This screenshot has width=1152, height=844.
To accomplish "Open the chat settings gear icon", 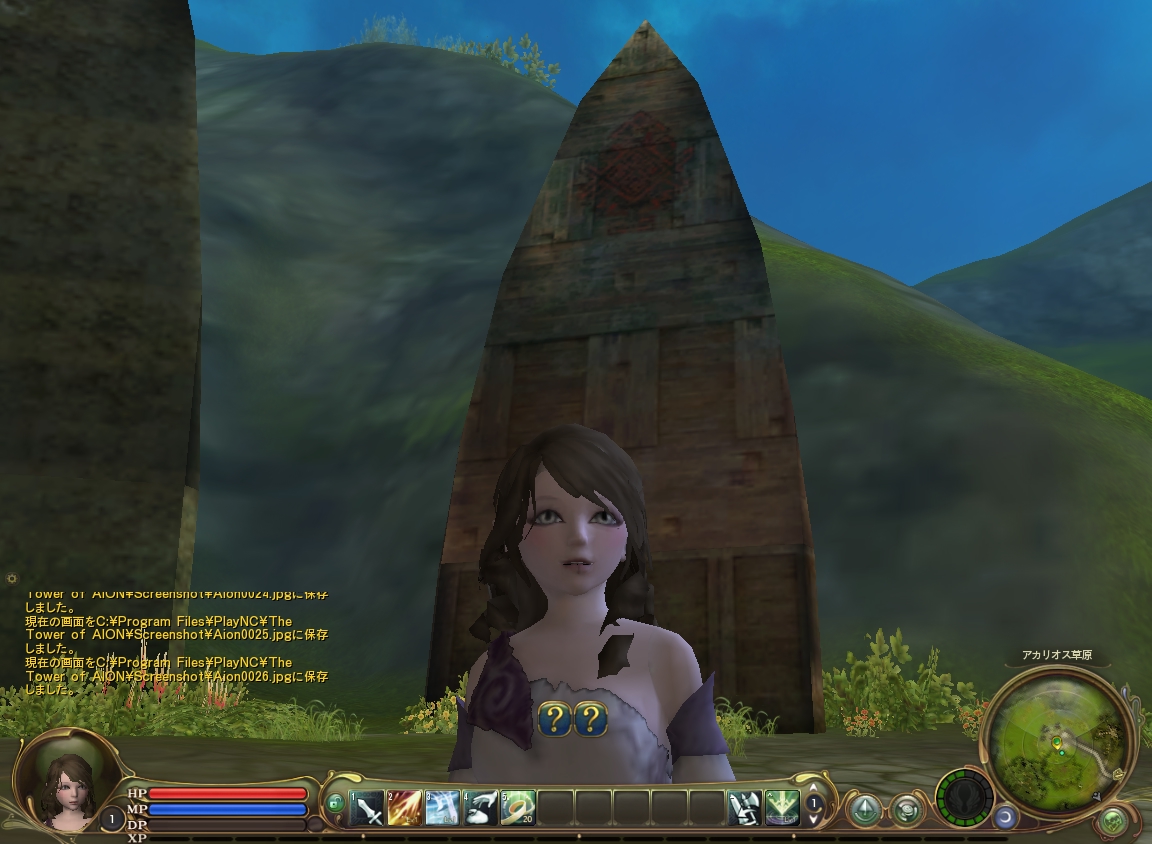I will coord(11,578).
